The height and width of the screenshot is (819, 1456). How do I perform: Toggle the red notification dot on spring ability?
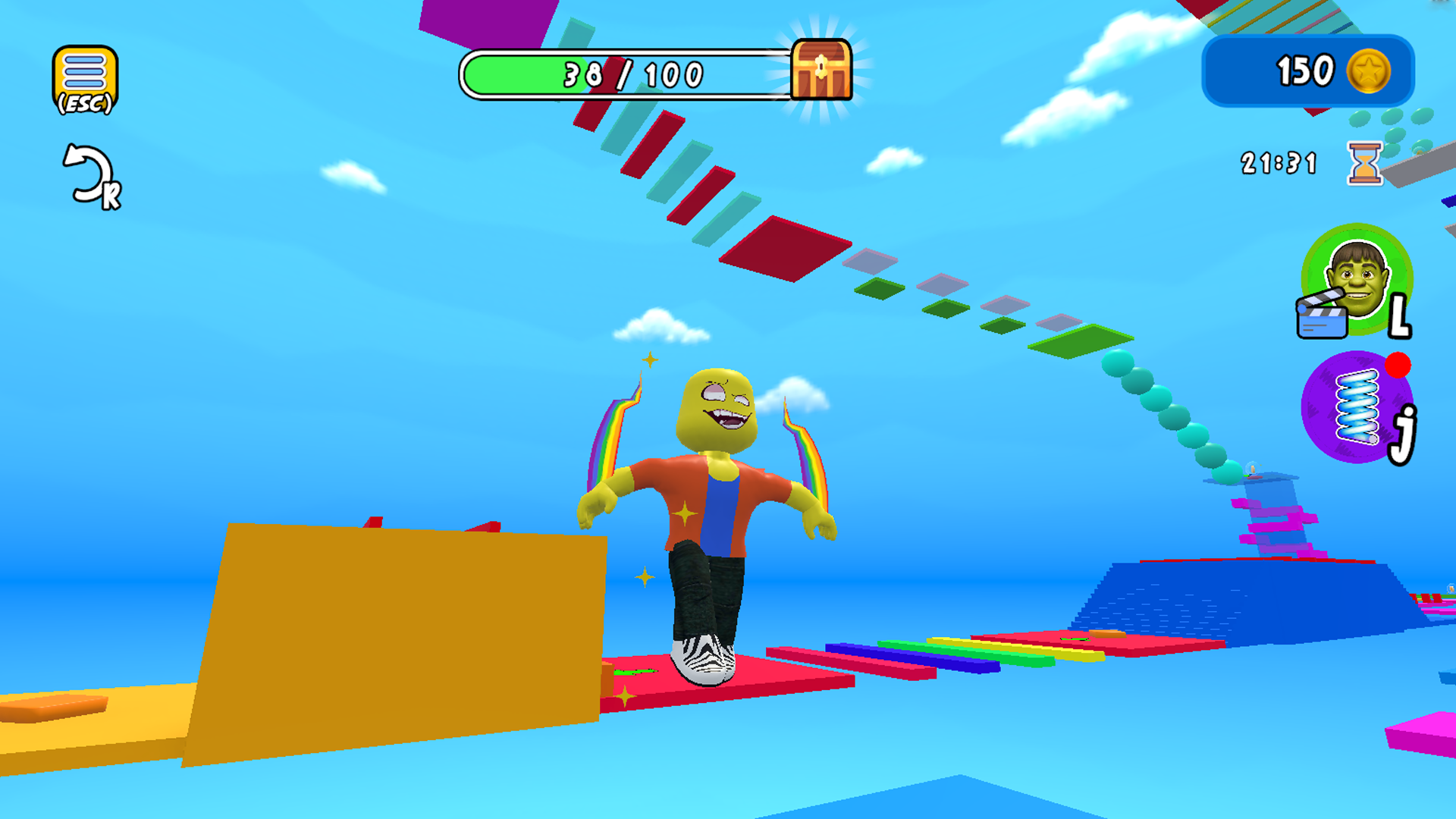1399,366
